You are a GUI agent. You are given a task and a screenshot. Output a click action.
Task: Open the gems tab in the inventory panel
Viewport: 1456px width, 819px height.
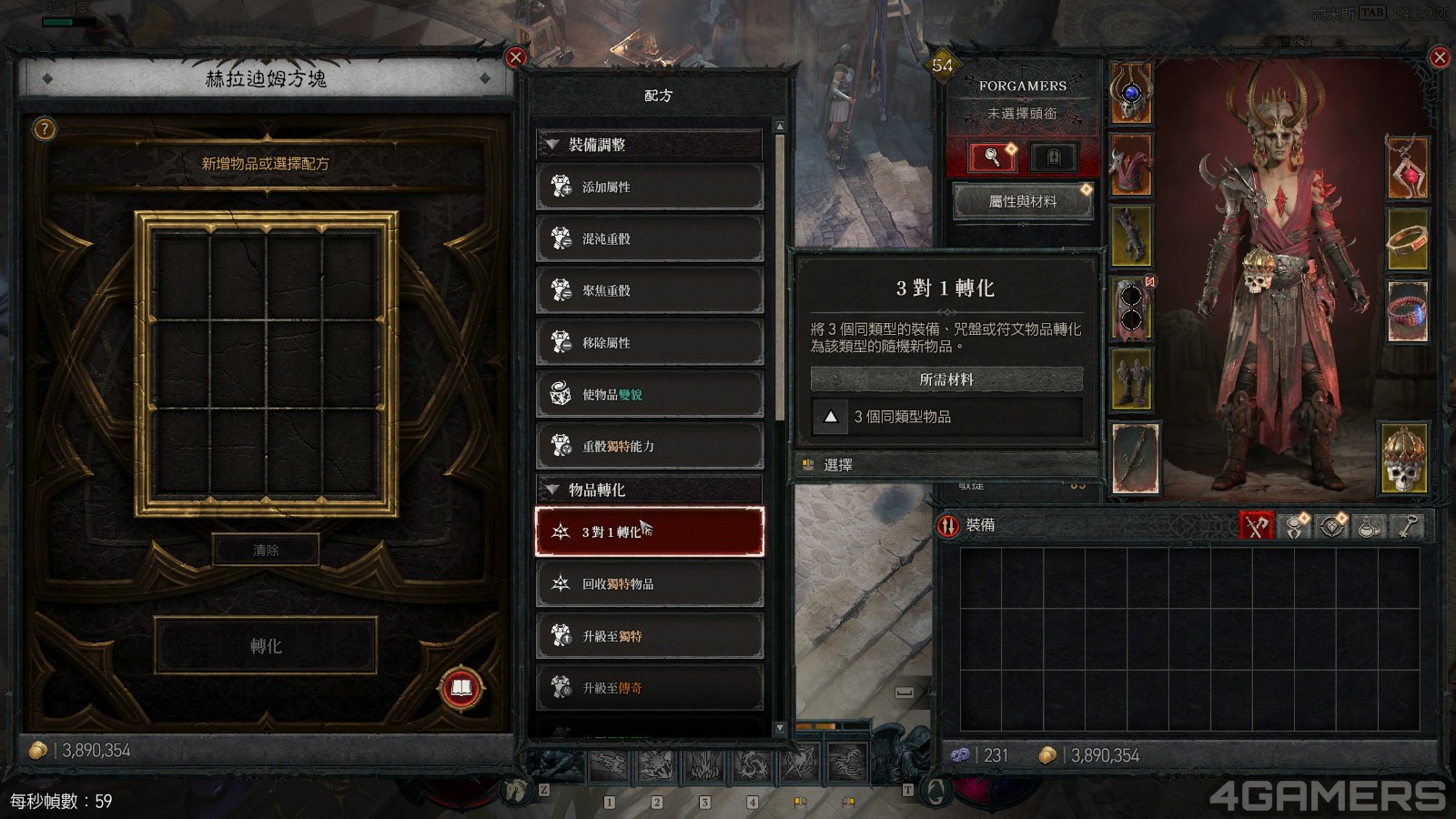pos(1332,526)
